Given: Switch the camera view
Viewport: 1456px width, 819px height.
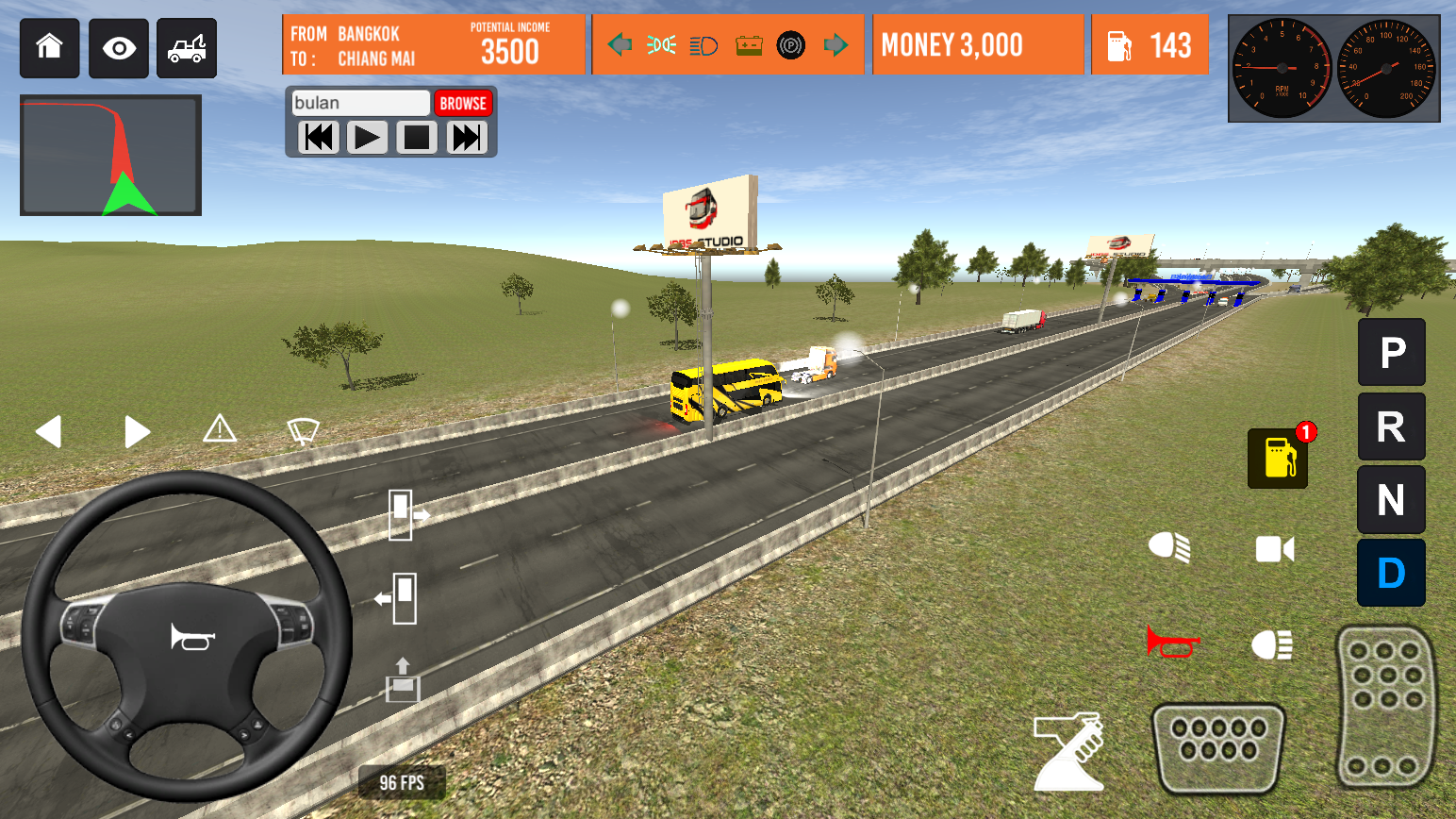Looking at the screenshot, I should tap(1274, 549).
